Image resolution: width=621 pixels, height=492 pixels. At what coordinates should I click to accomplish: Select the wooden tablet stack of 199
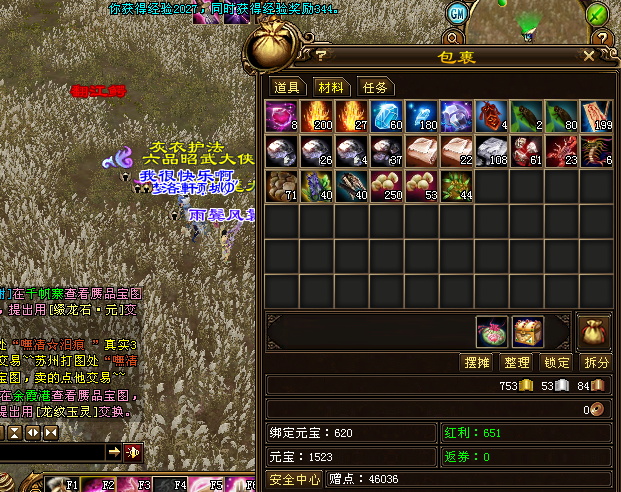click(595, 117)
